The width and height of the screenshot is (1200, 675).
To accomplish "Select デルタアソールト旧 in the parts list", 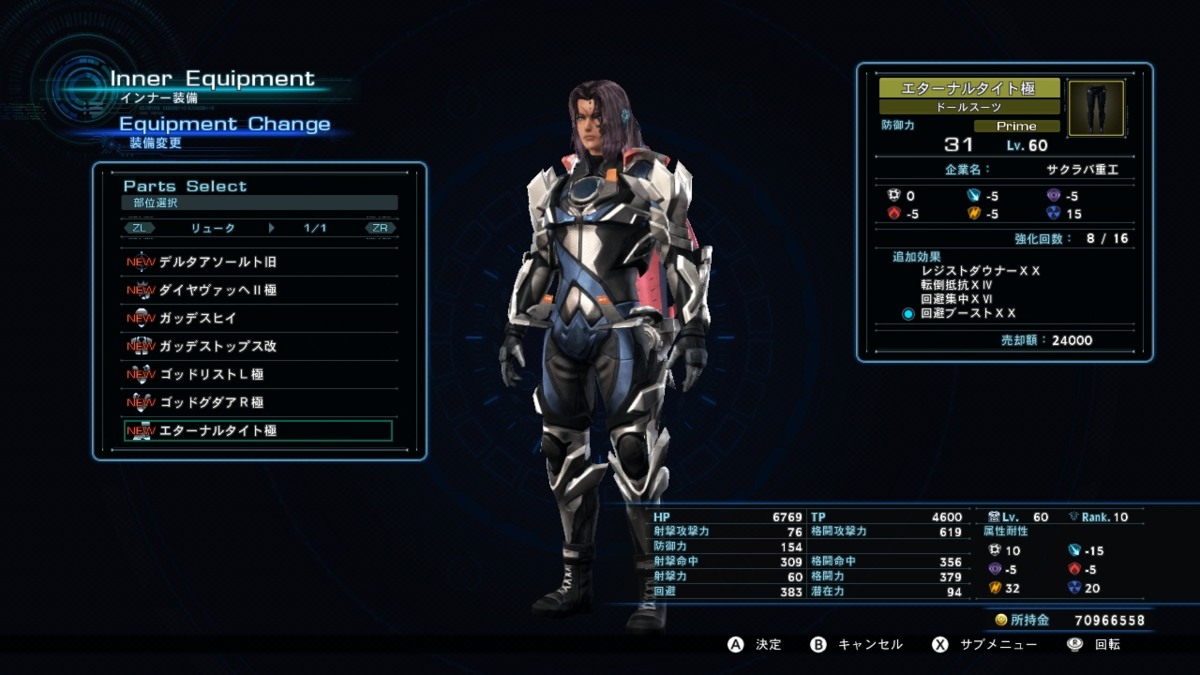I will [x=258, y=262].
